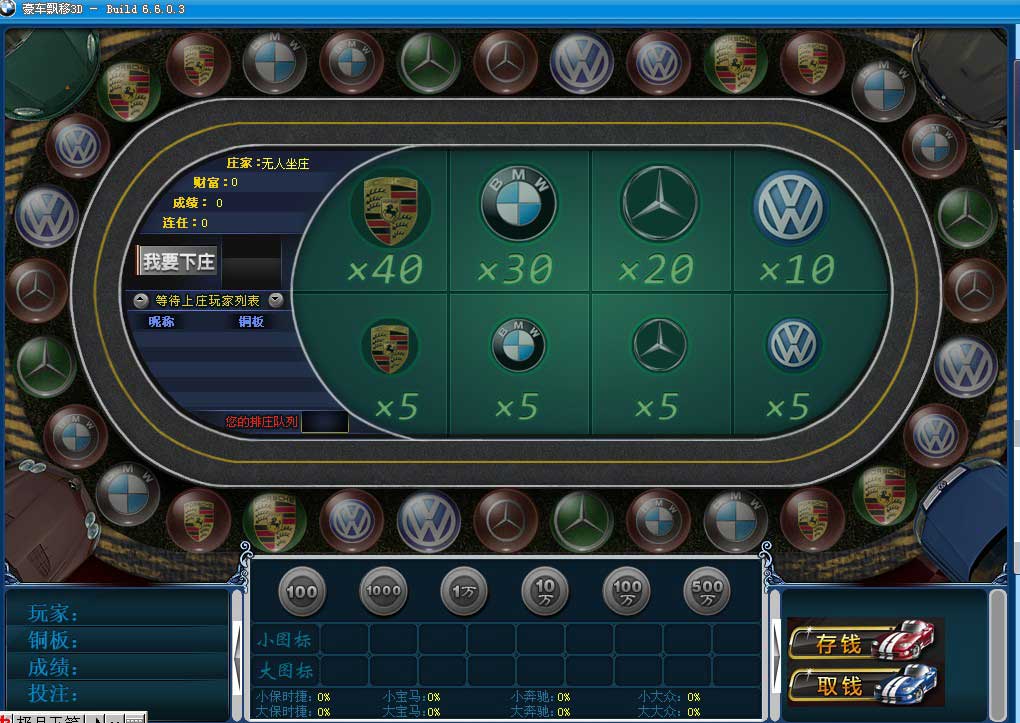1020x723 pixels.
Task: Select the 100 chip
Action: pos(301,591)
